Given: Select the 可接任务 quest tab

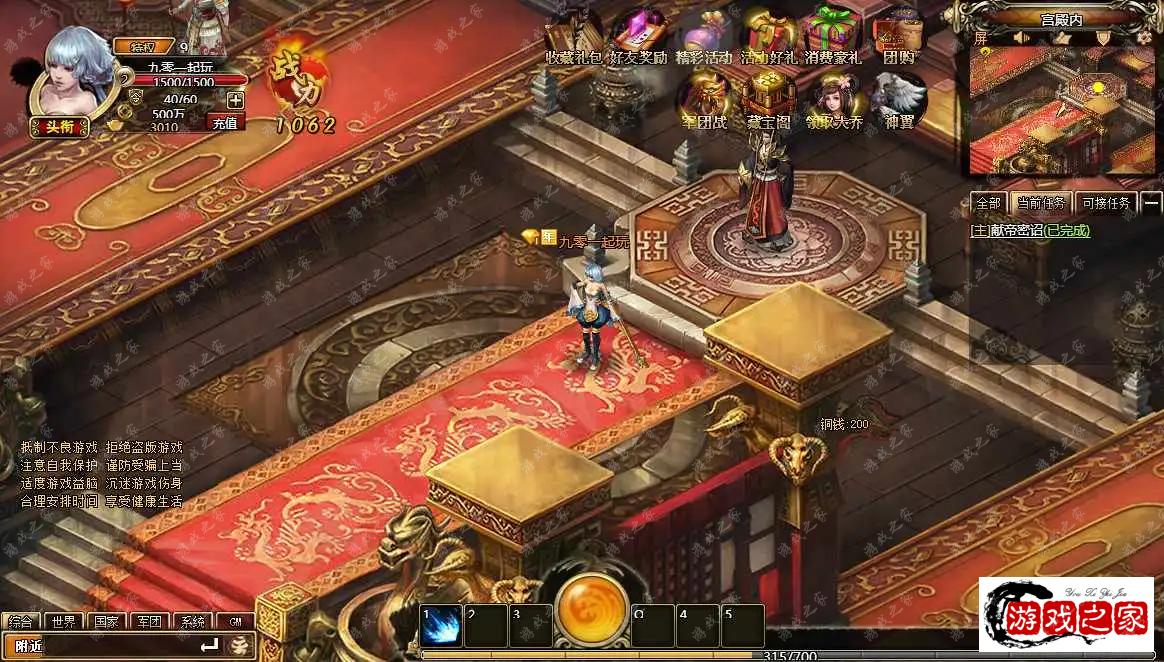Looking at the screenshot, I should pos(1105,203).
